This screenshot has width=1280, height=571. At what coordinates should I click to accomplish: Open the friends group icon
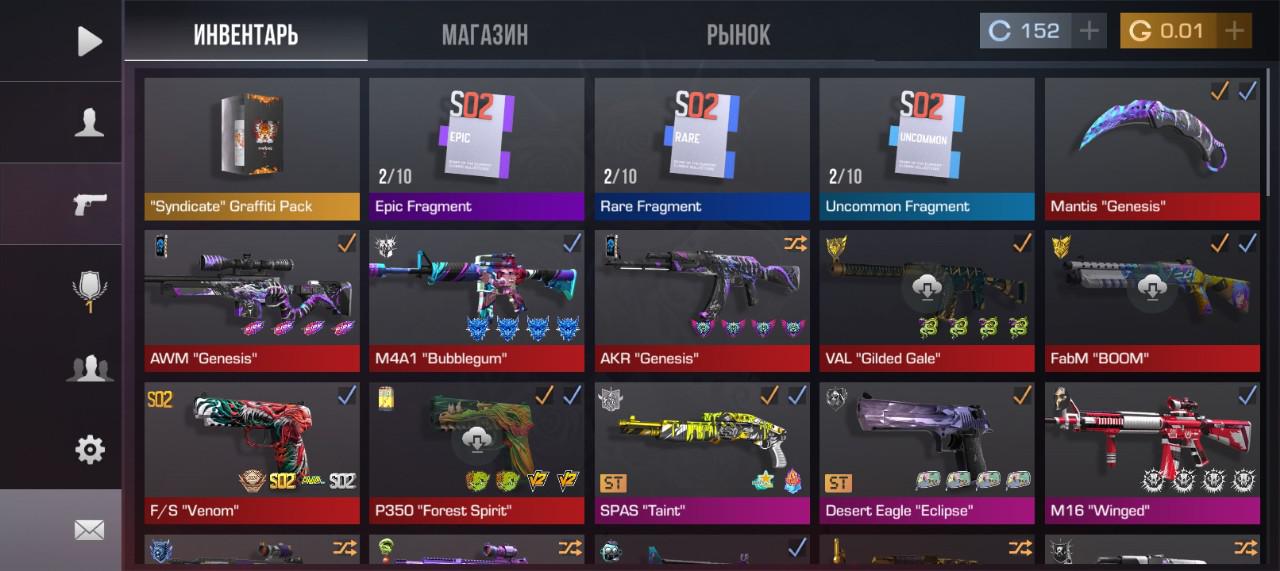pyautogui.click(x=89, y=368)
